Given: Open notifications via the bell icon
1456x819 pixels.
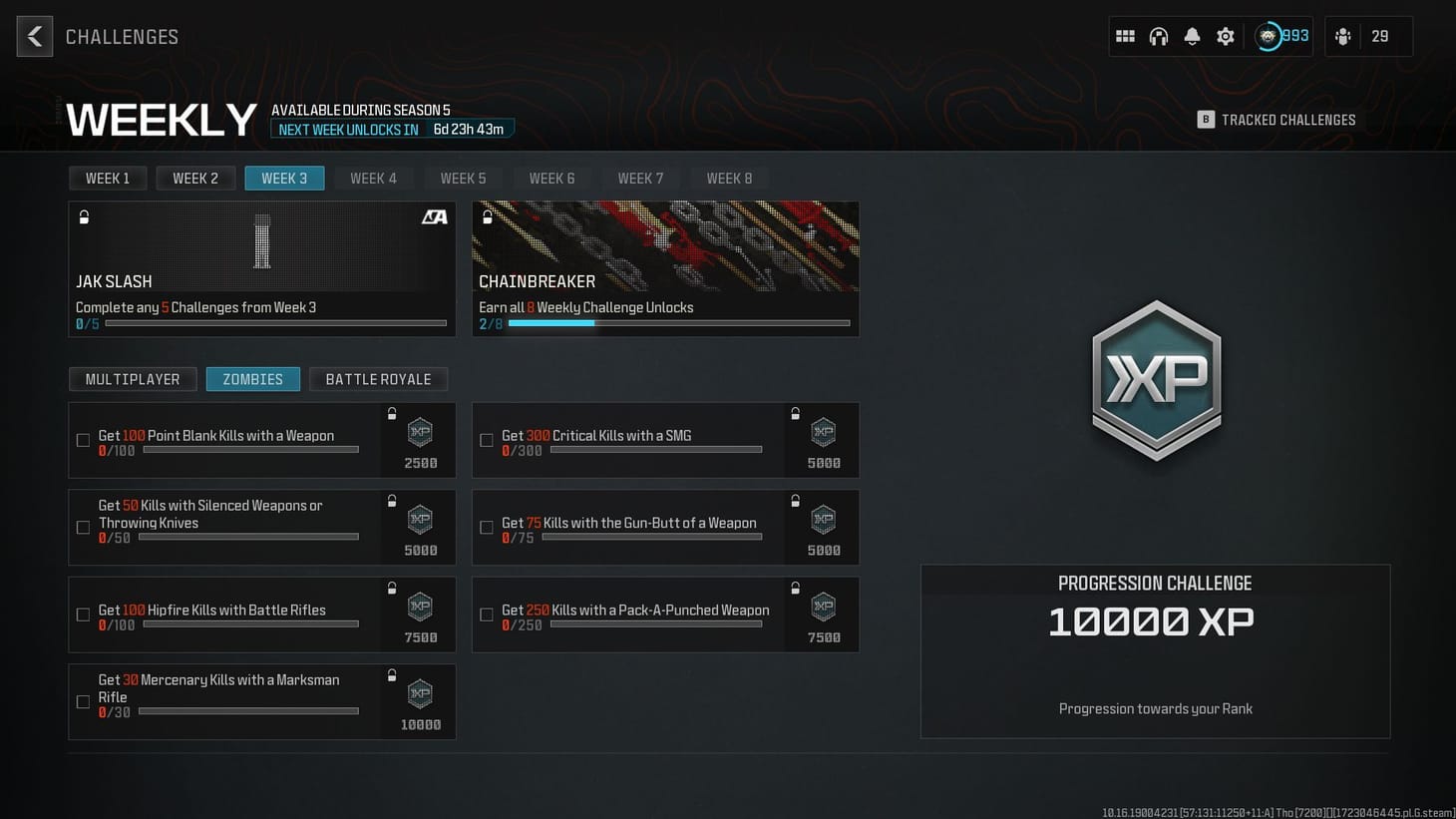Looking at the screenshot, I should point(1191,36).
